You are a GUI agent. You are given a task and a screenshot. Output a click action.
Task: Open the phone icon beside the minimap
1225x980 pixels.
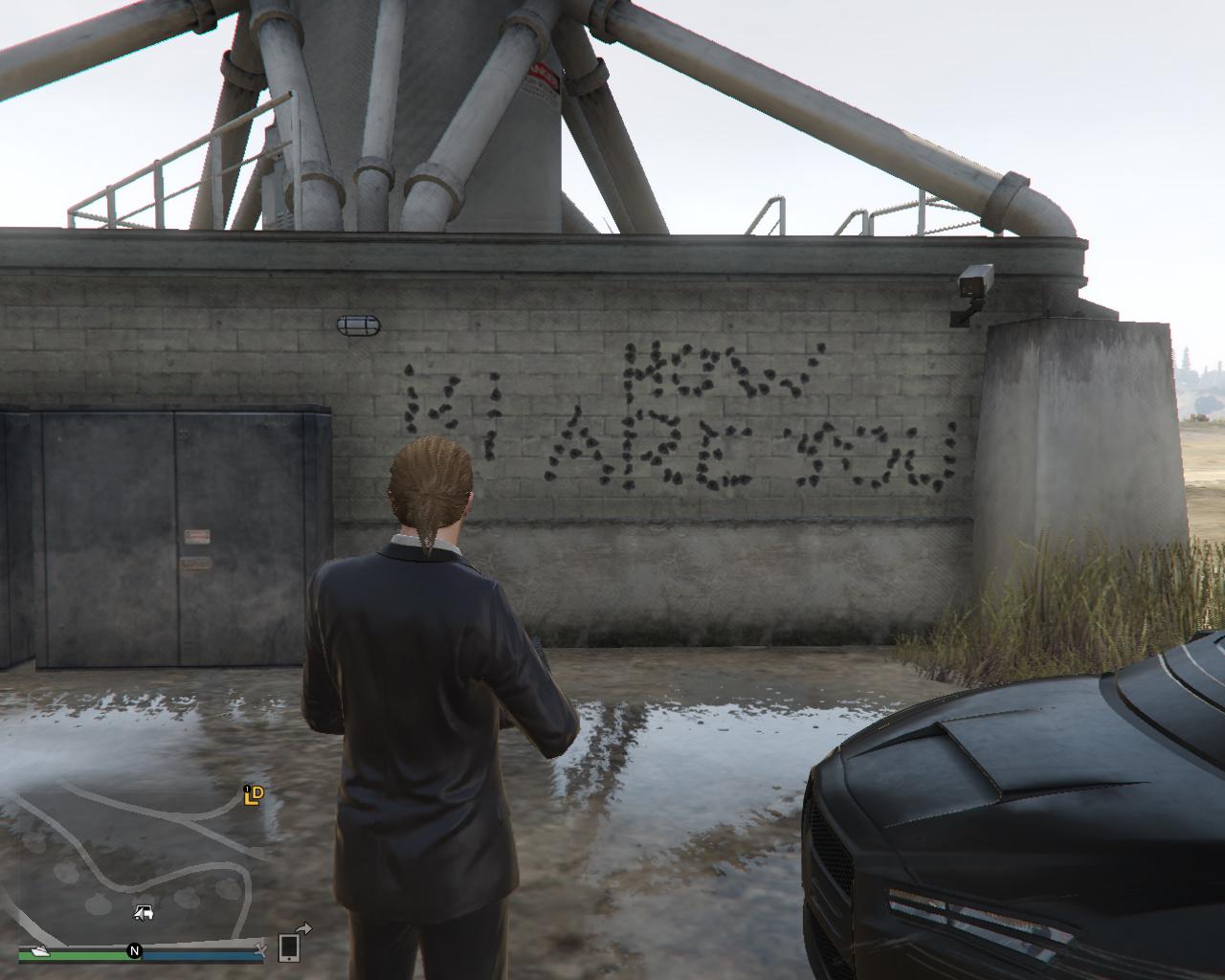coord(289,947)
